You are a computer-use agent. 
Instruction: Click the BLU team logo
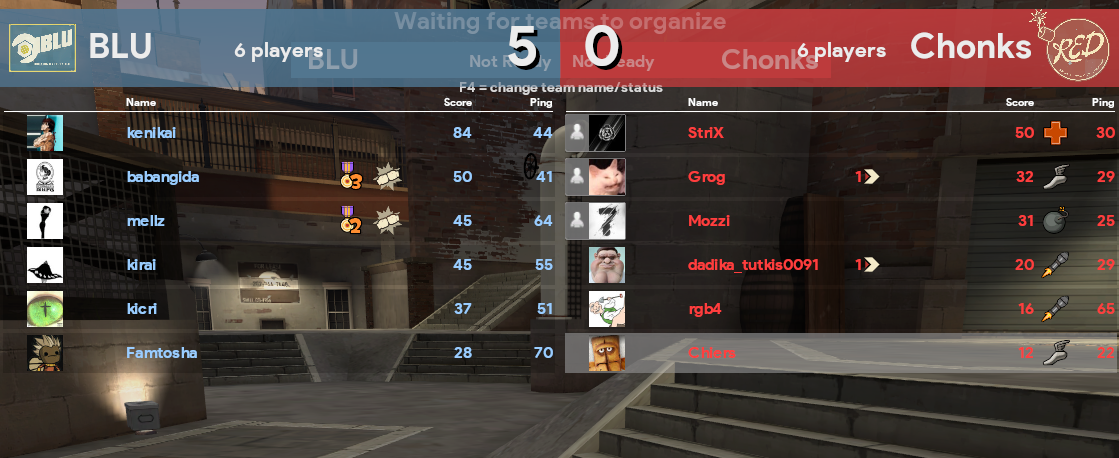37,47
